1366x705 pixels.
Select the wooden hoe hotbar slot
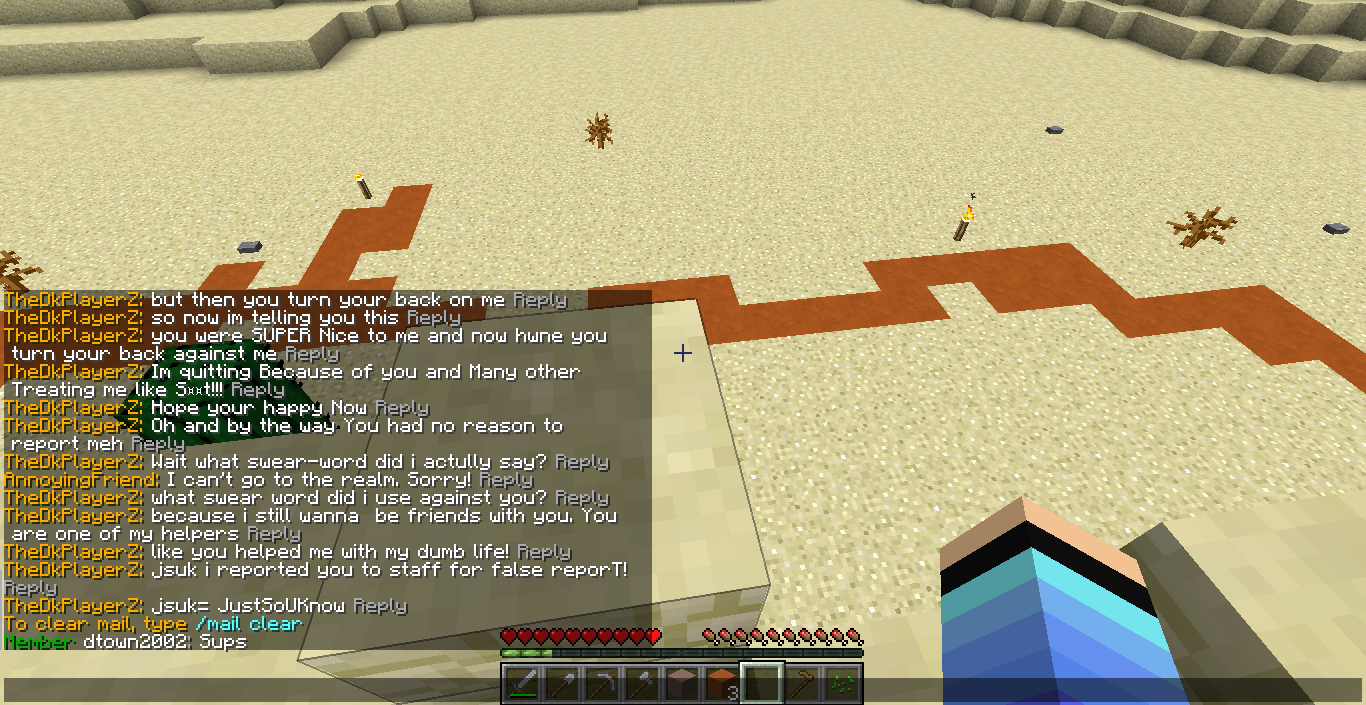802,683
